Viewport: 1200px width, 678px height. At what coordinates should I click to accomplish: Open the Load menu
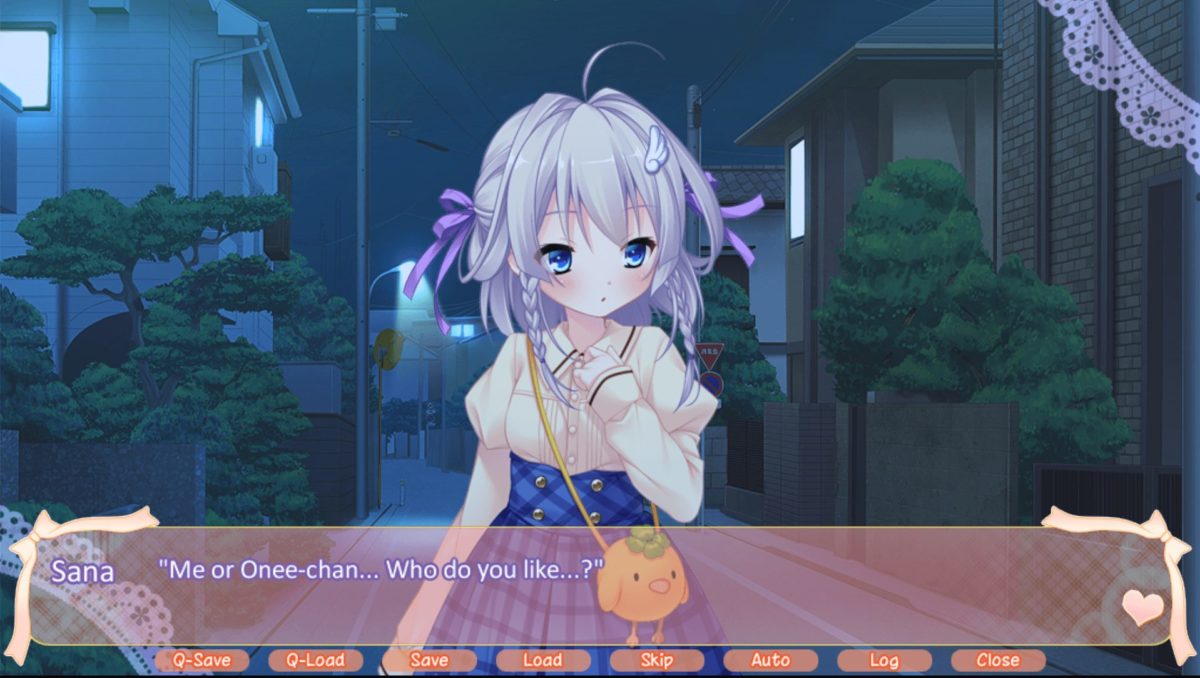(x=542, y=660)
